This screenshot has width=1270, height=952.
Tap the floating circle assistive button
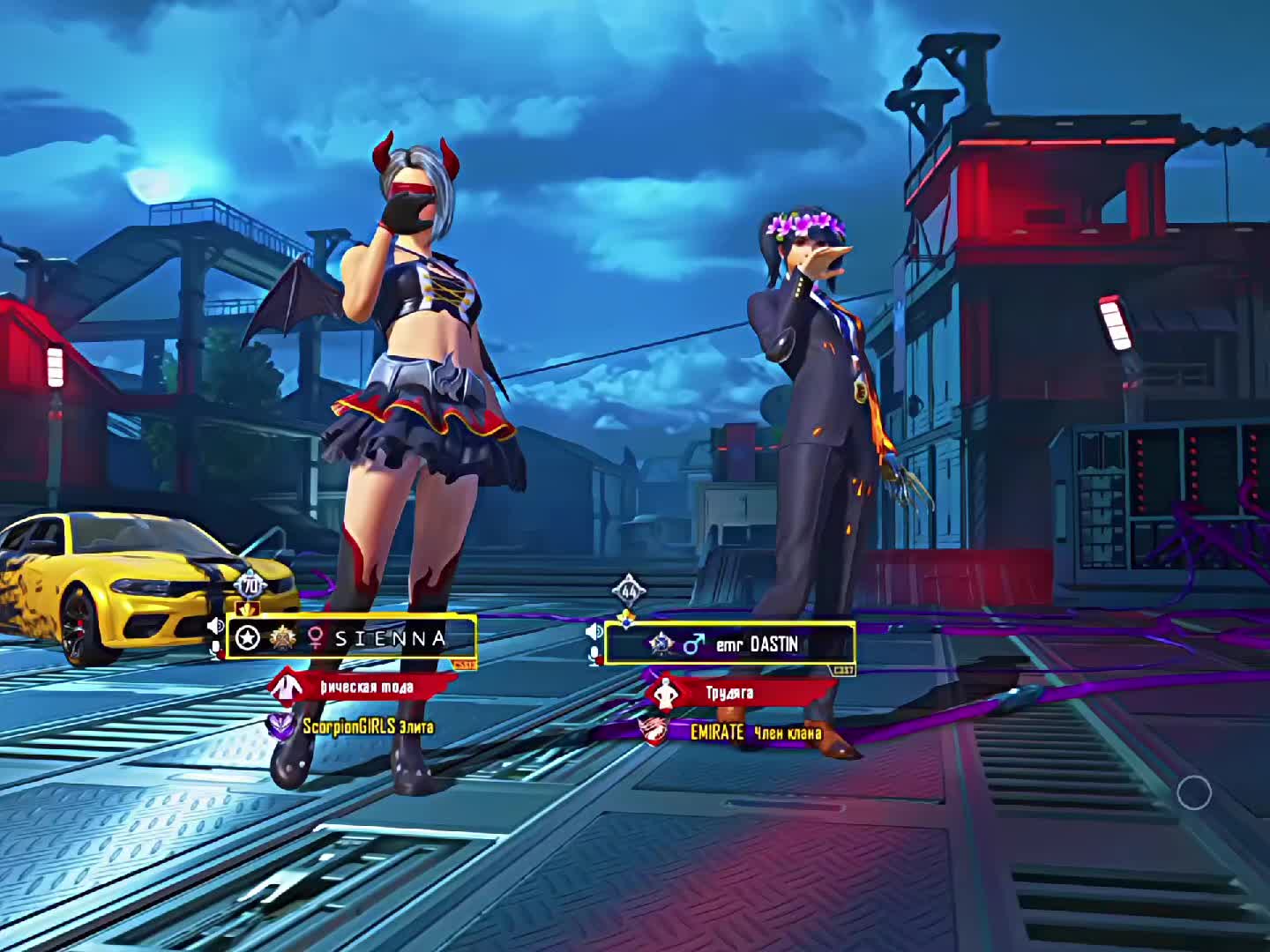click(x=1194, y=793)
